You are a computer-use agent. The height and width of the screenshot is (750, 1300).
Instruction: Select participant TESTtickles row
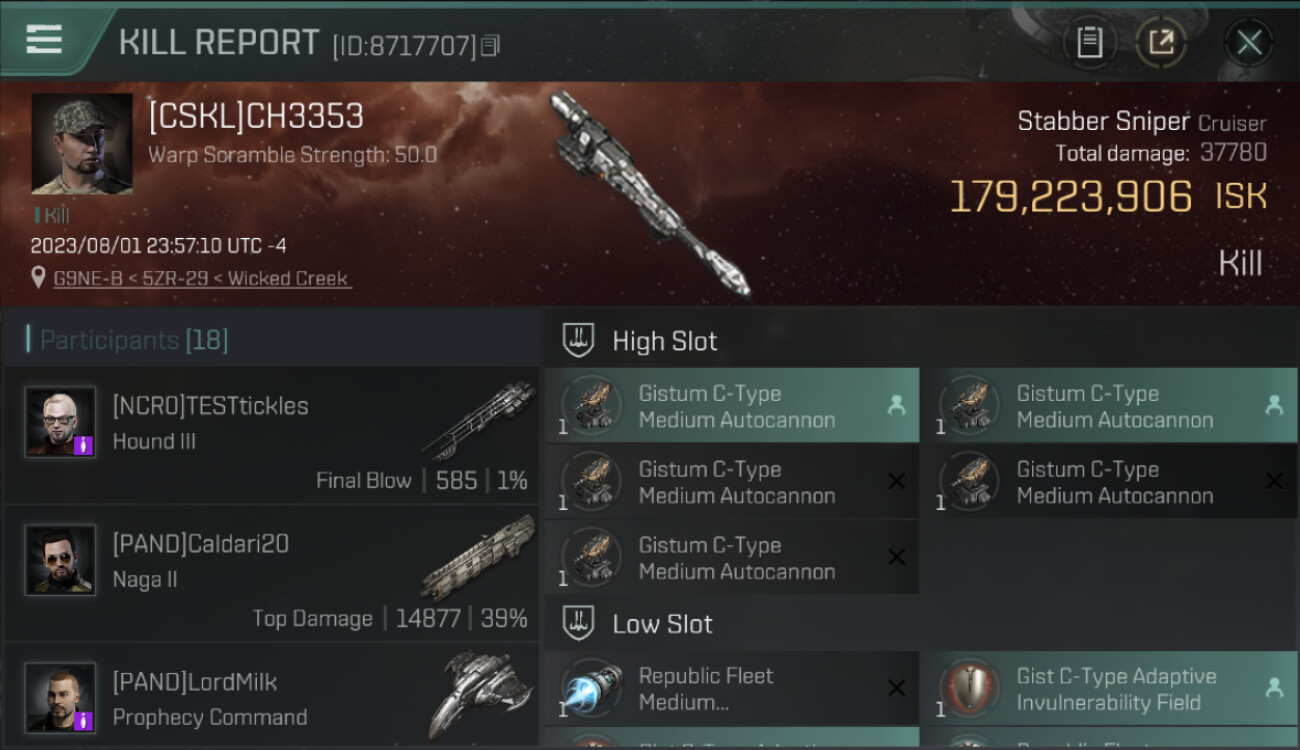[271, 436]
